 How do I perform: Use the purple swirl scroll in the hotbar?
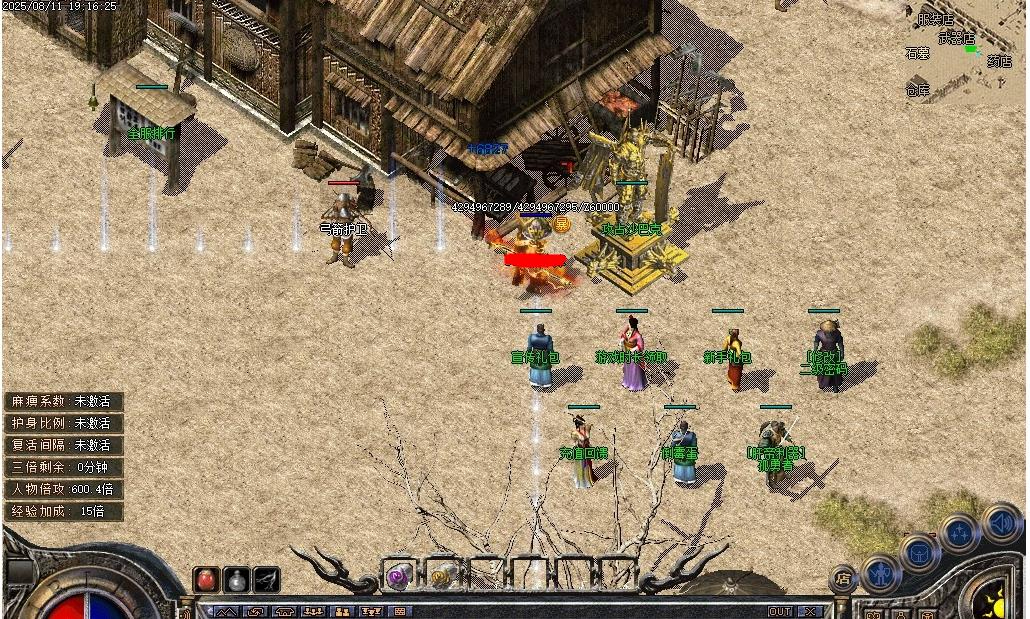(x=399, y=575)
